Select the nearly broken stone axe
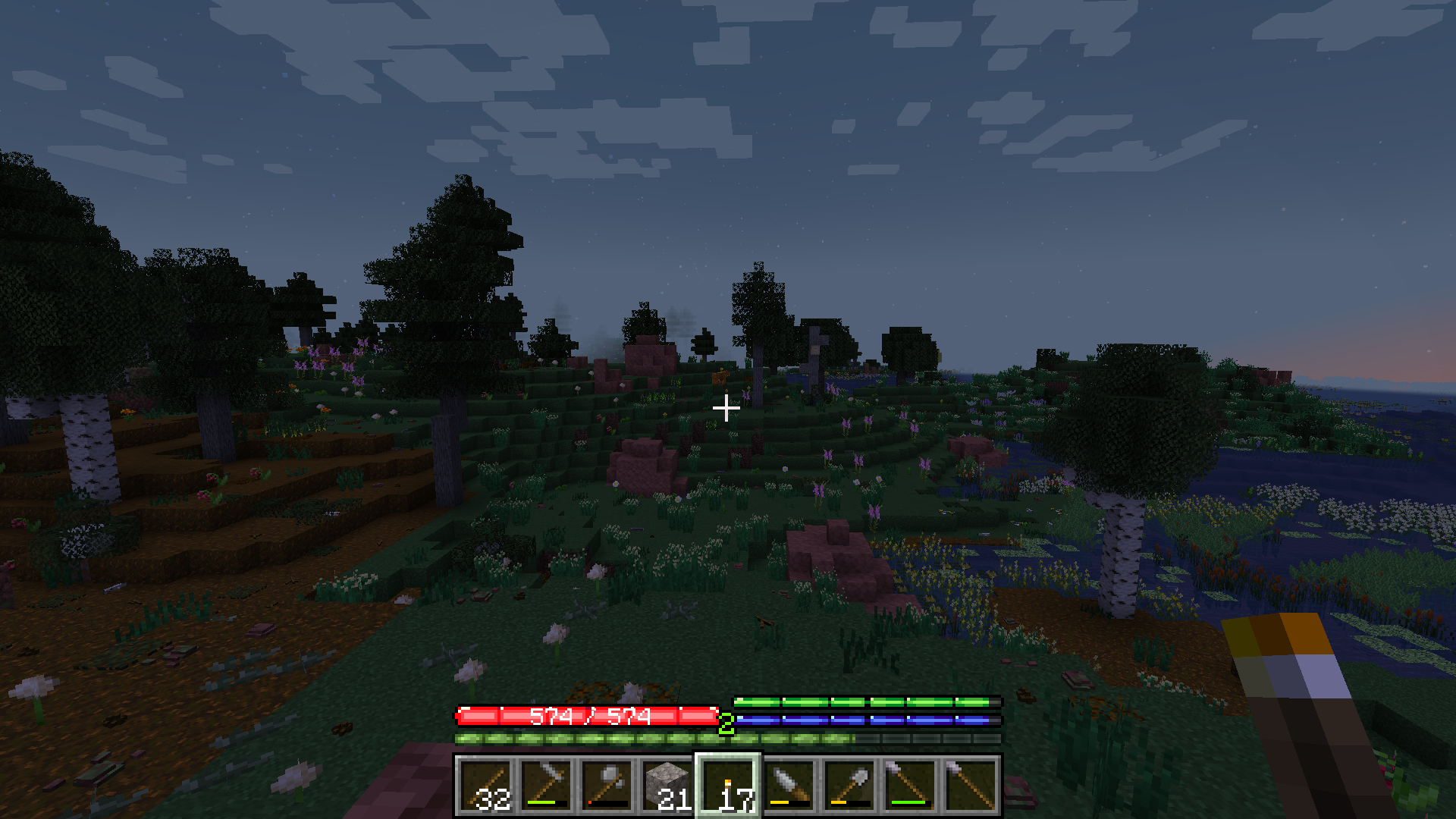The height and width of the screenshot is (819, 1456). point(607,786)
